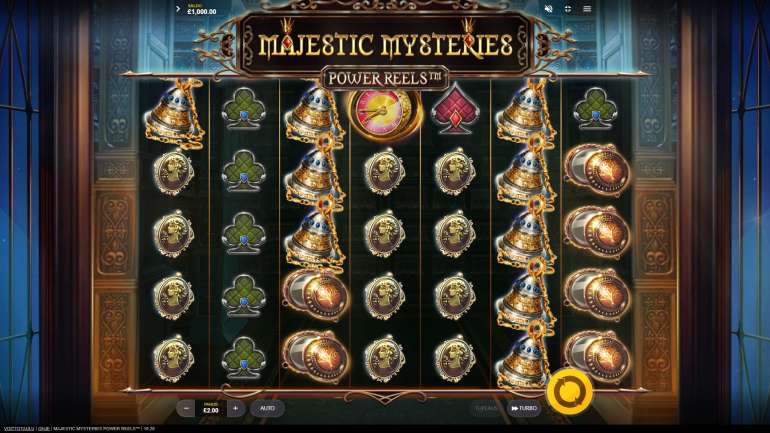Spin the reels with the yellow button
Image resolution: width=770 pixels, height=433 pixels.
tap(570, 391)
